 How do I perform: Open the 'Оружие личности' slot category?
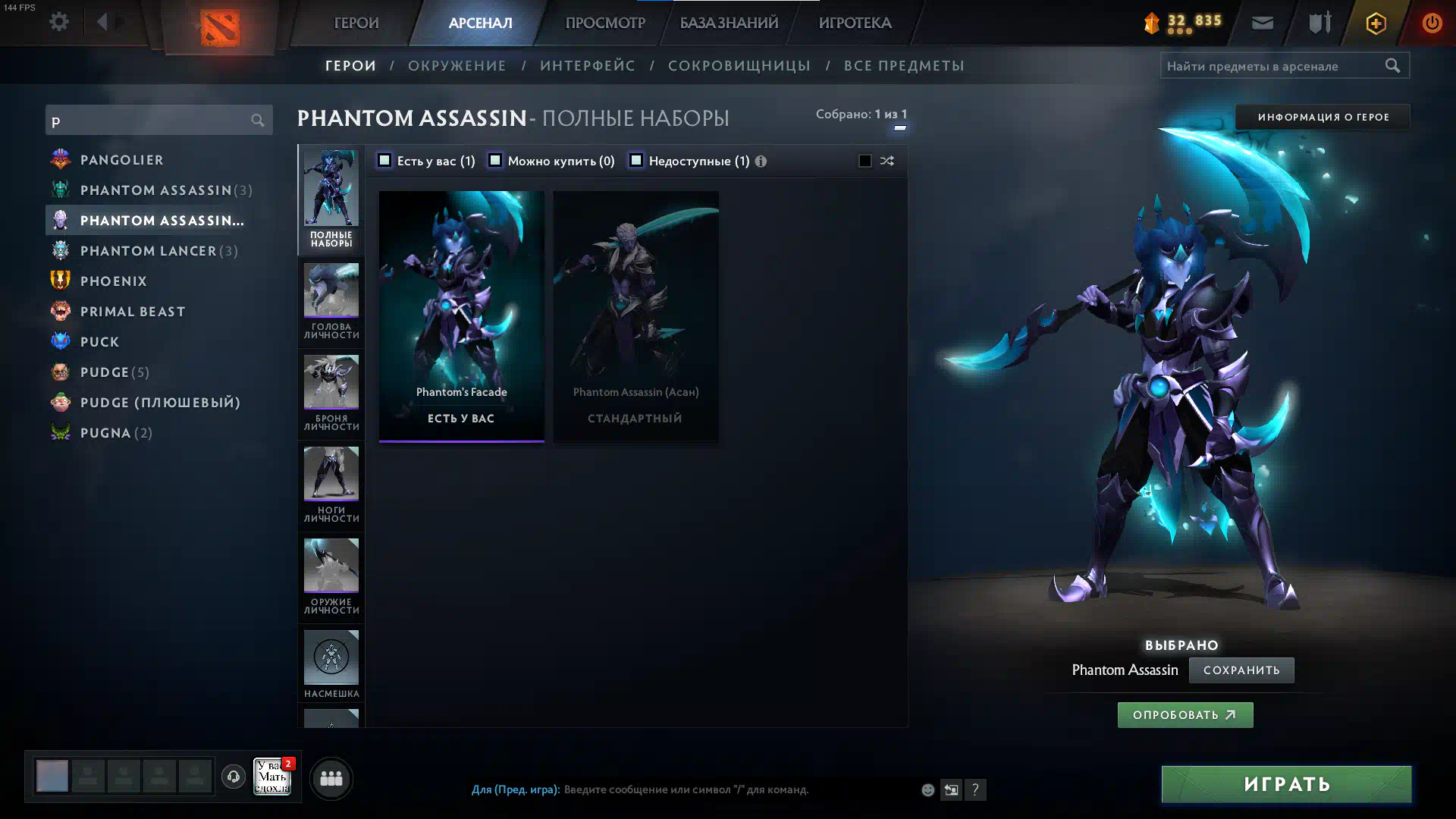click(331, 576)
